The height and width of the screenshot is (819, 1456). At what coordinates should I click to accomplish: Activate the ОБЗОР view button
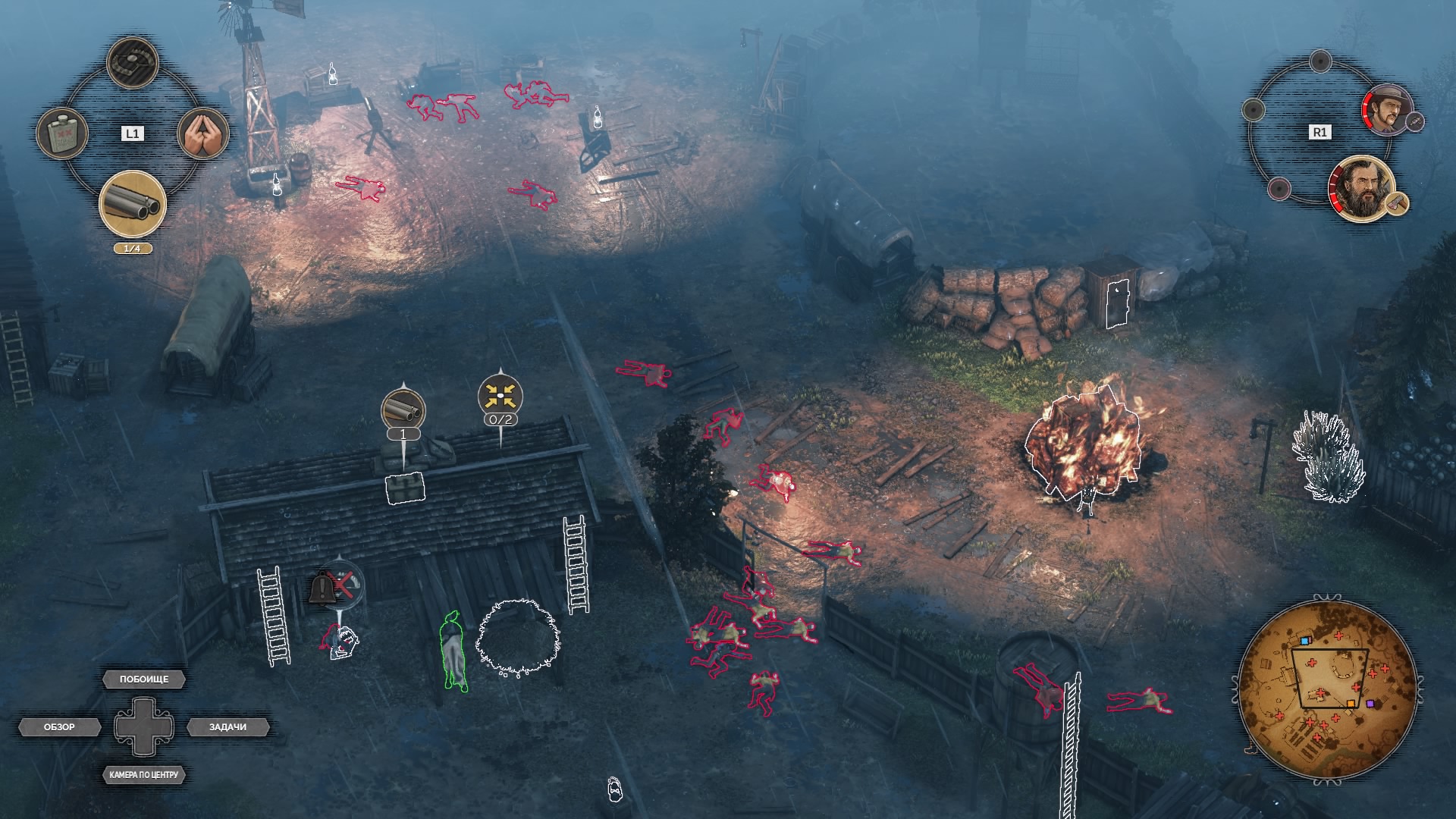coord(59,727)
